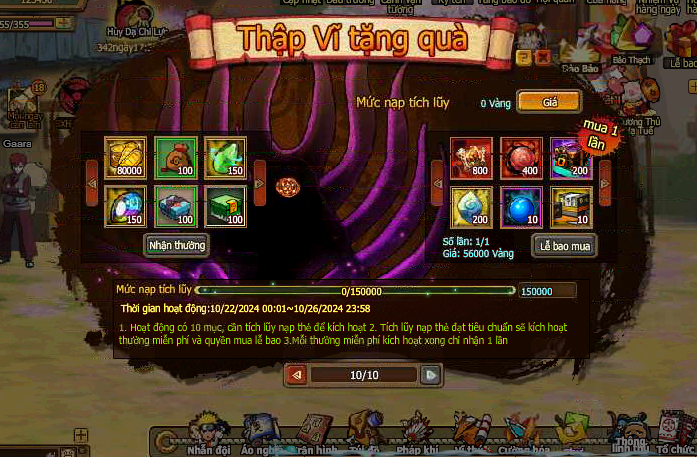Image resolution: width=697 pixels, height=457 pixels.
Task: Open the help question-mark button
Action: [x=524, y=58]
